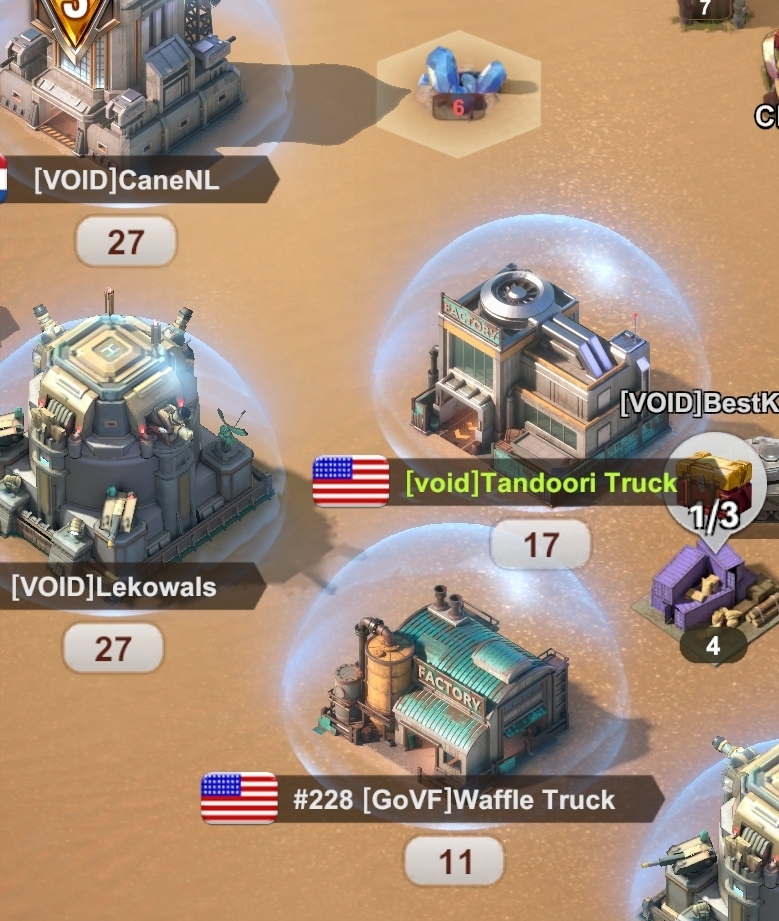779x921 pixels.
Task: Select the [VOID]CaneNL name banner
Action: pos(127,181)
